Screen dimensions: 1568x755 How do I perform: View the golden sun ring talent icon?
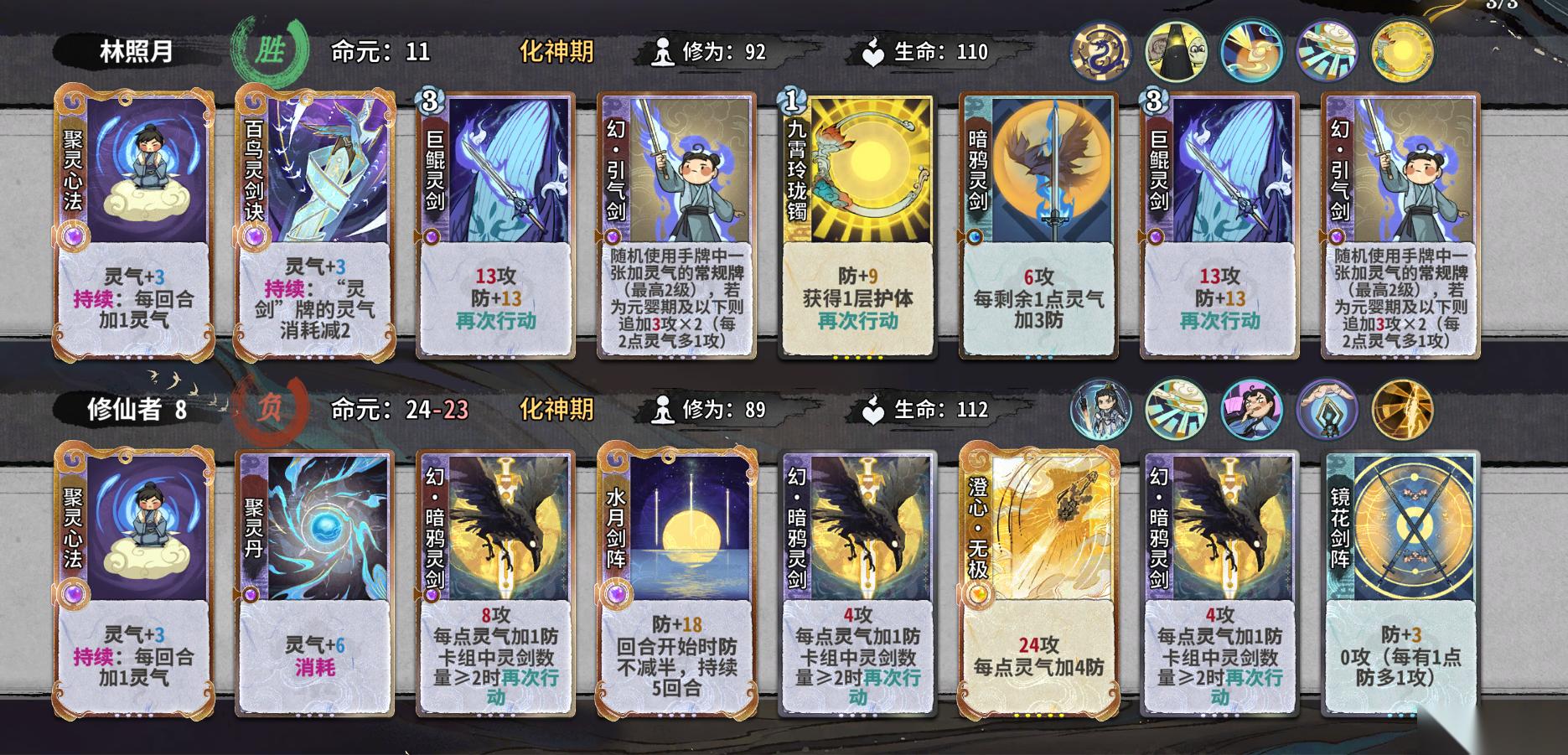[1402, 52]
